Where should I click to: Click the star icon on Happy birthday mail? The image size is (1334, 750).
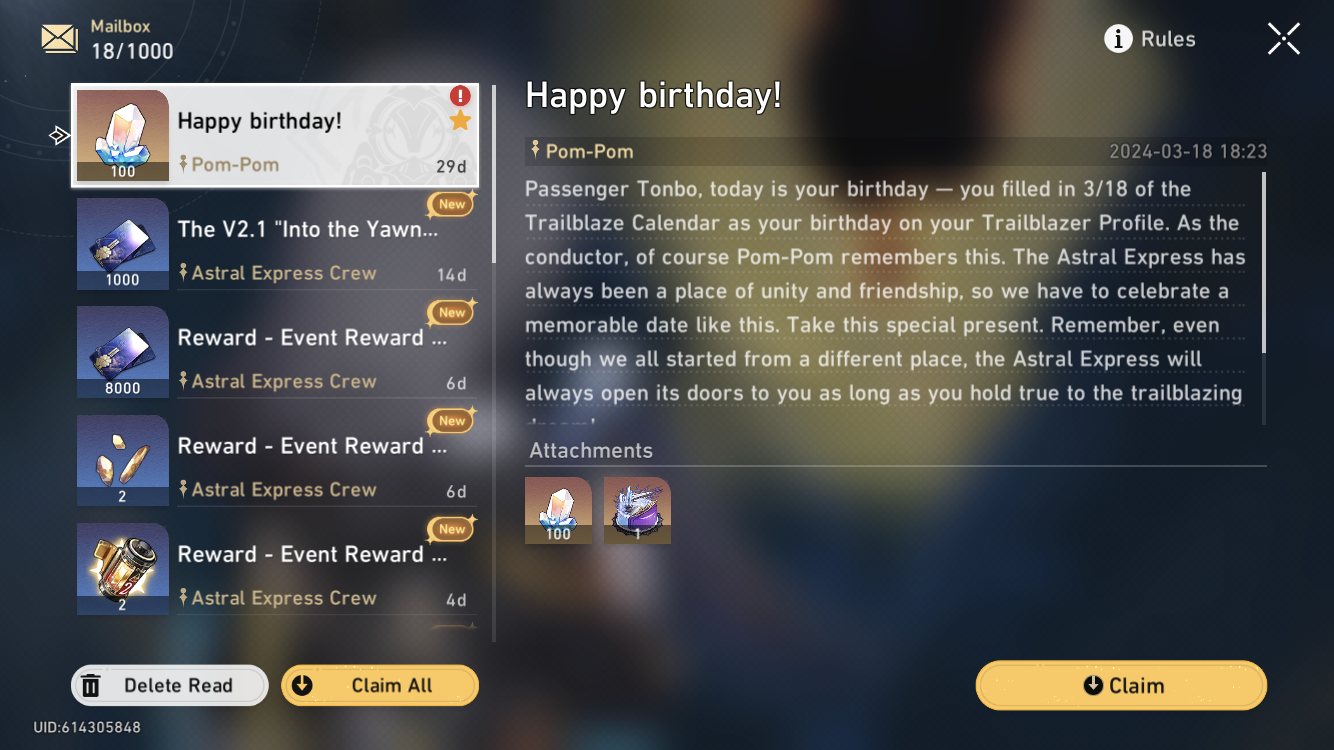point(459,119)
